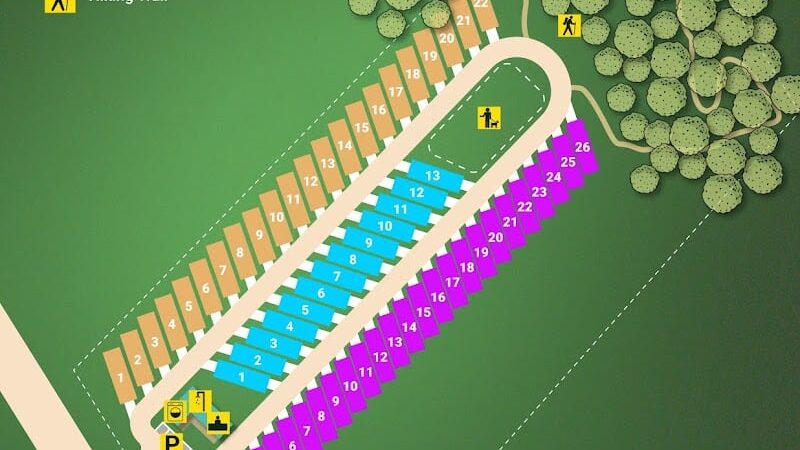The image size is (800, 450).
Task: Choose orange campsite number 18
Action: 413,74
